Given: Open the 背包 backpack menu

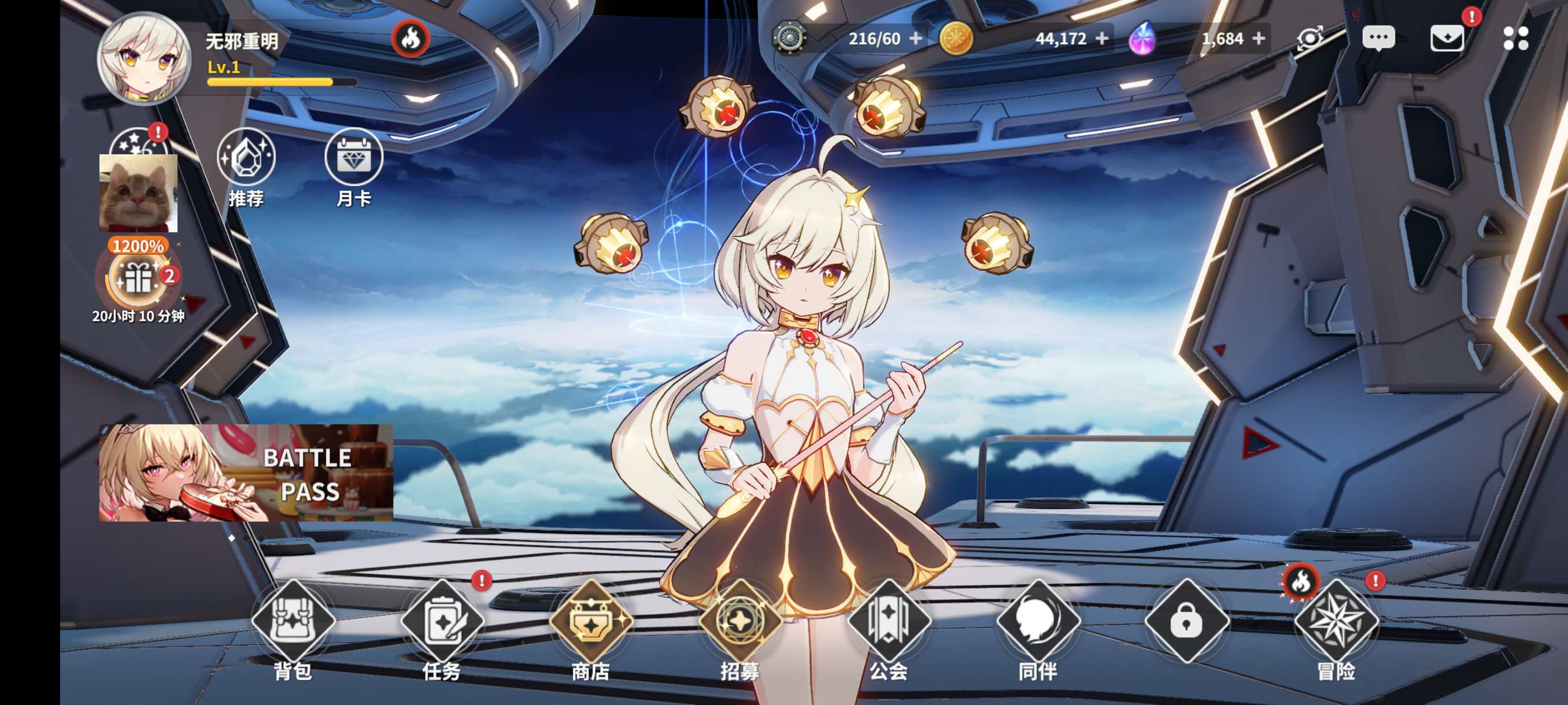Looking at the screenshot, I should (293, 622).
